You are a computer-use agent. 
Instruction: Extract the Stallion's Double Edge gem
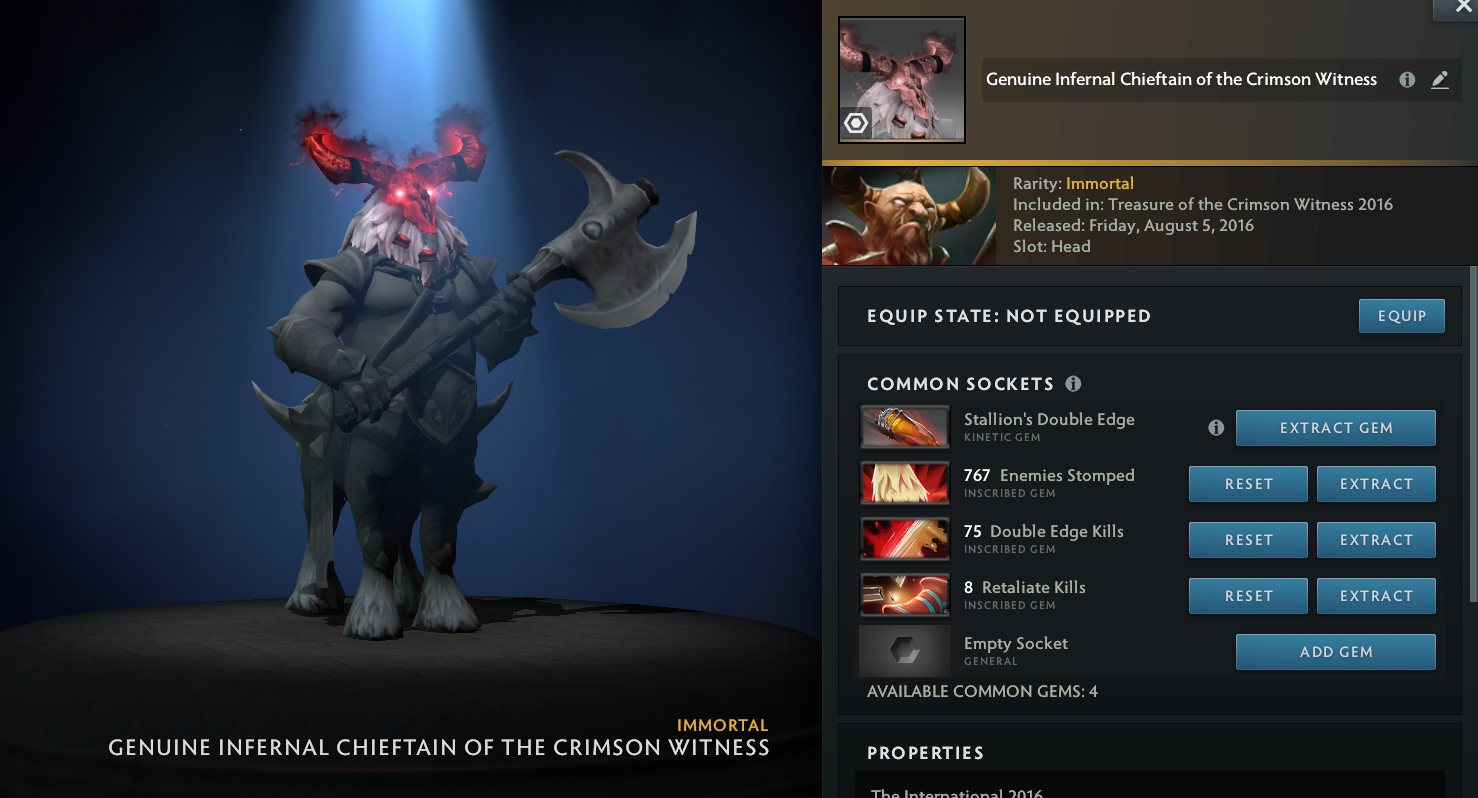coord(1335,428)
